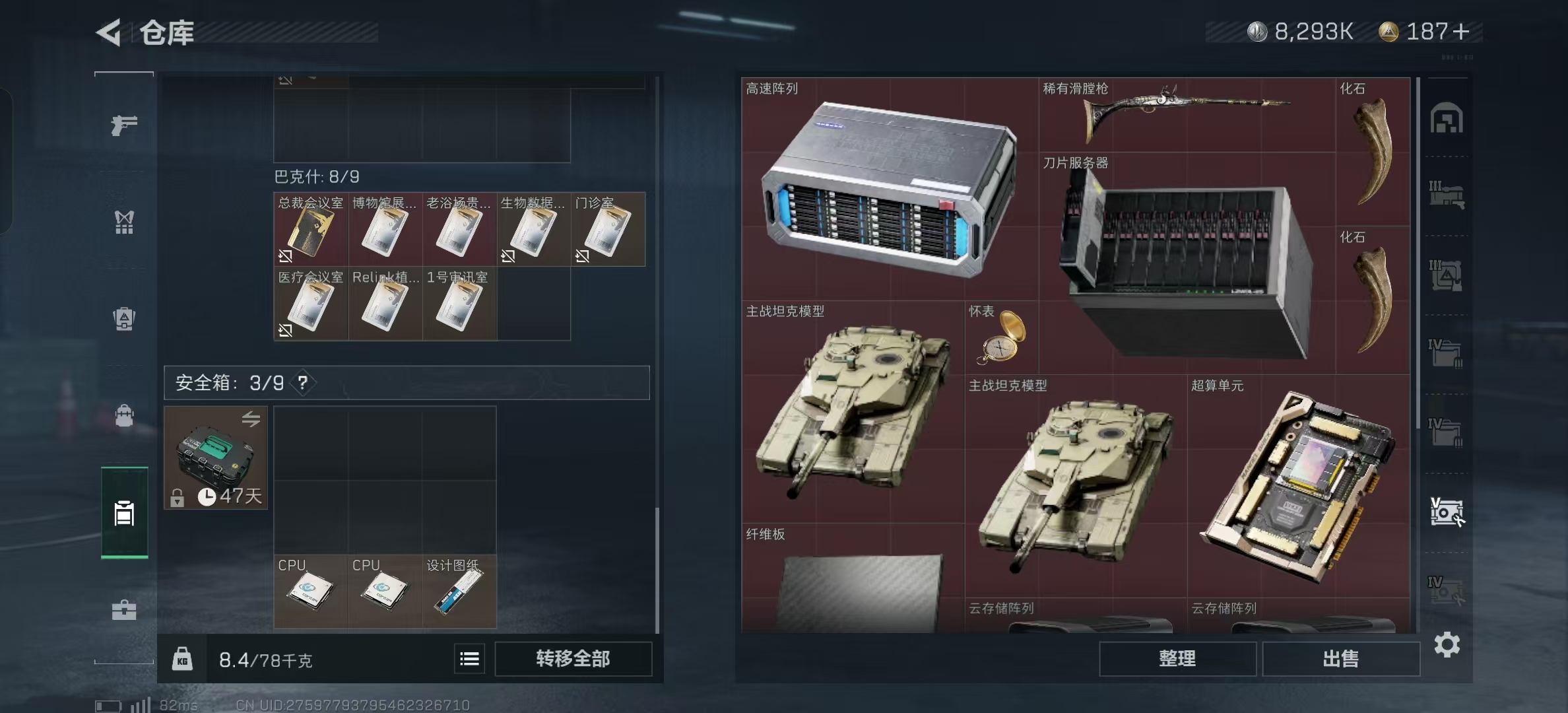Pick the 稀有滑膛枪 rare musket

click(1186, 114)
